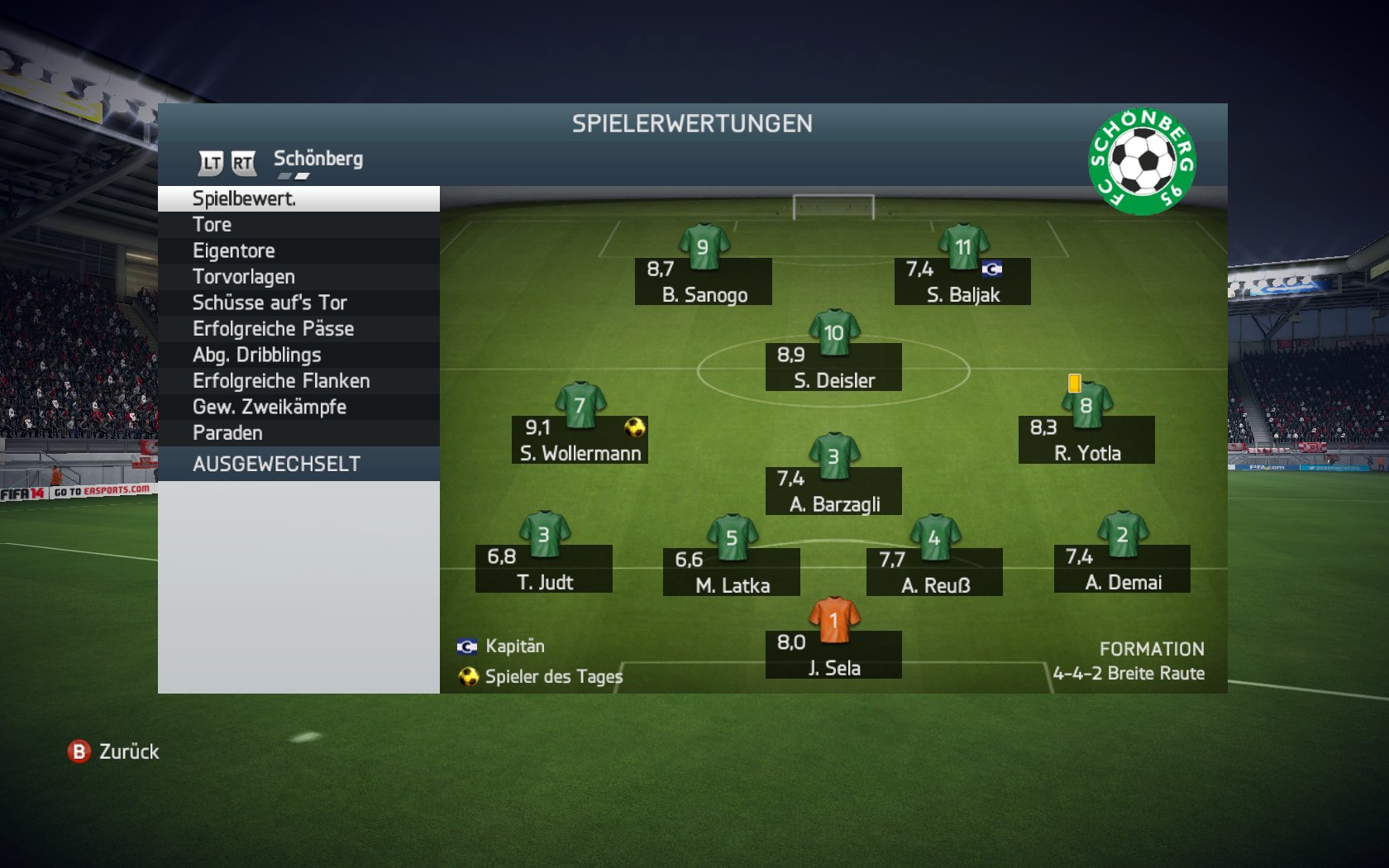Select player B. Sanogo's card

point(704,281)
